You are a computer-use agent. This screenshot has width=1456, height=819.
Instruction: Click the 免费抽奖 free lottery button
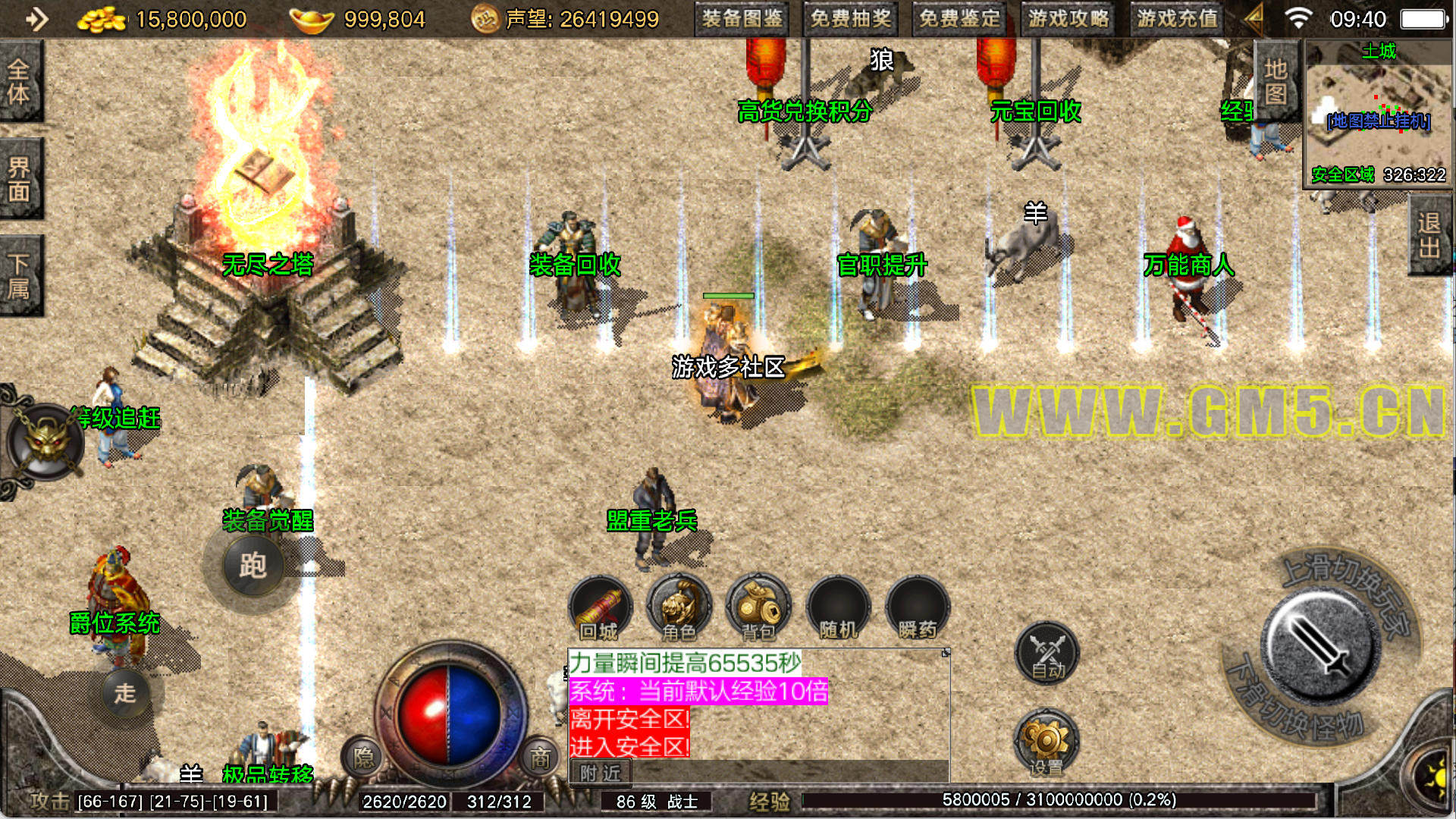(850, 19)
